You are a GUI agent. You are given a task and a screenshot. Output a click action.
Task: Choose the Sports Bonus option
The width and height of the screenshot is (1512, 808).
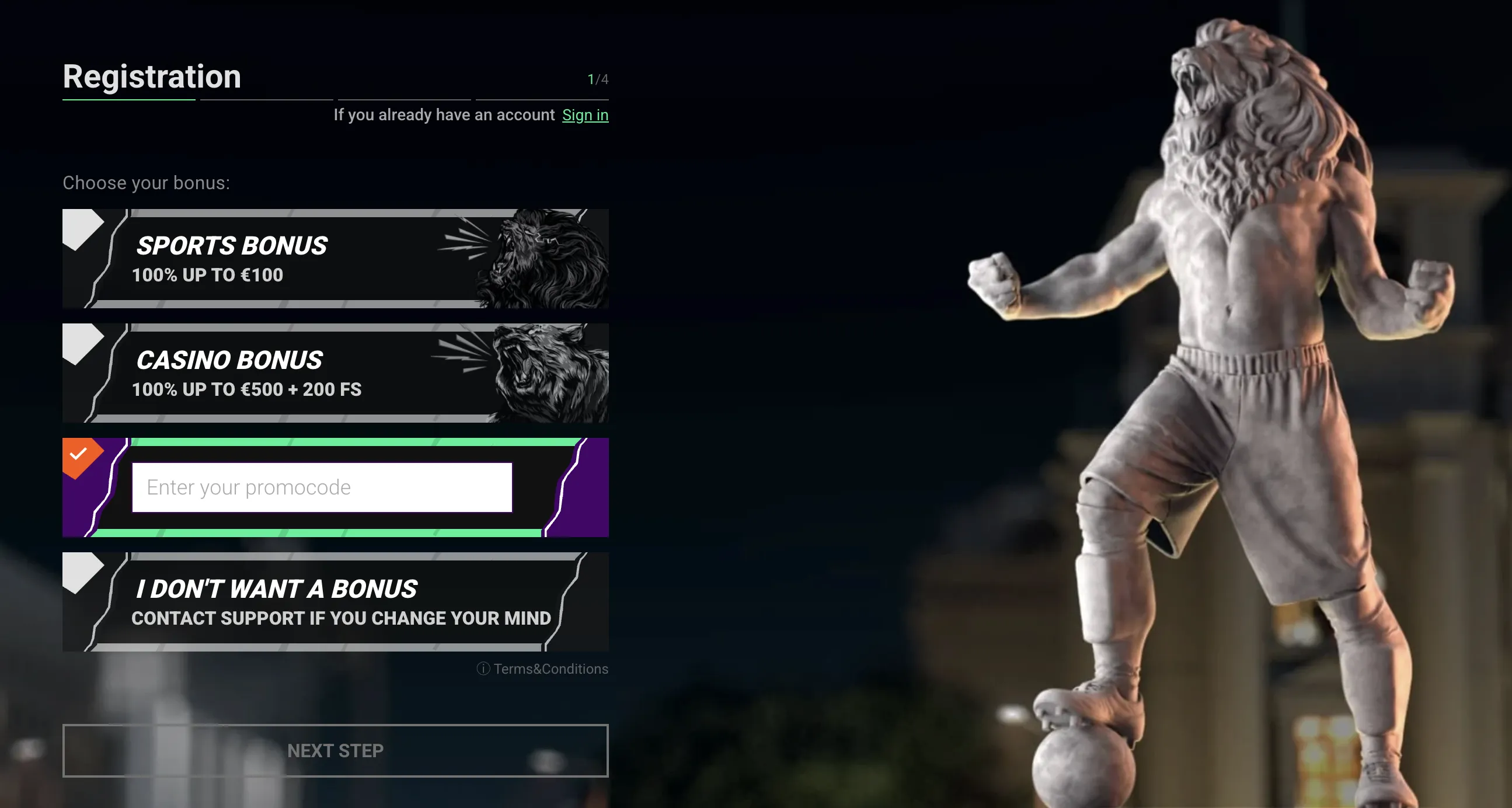335,259
